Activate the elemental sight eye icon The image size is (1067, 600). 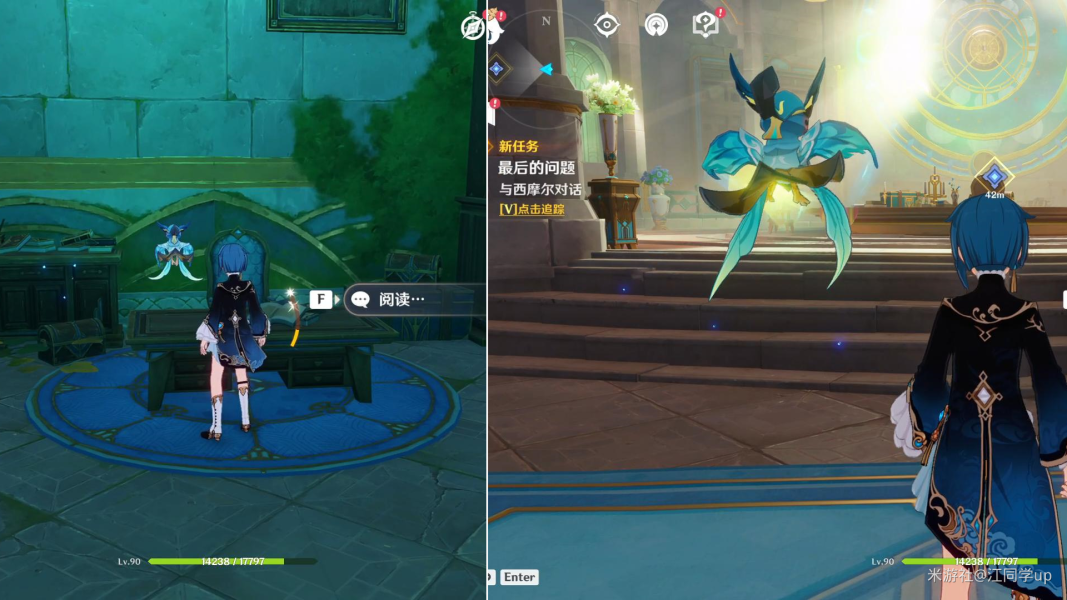(607, 25)
